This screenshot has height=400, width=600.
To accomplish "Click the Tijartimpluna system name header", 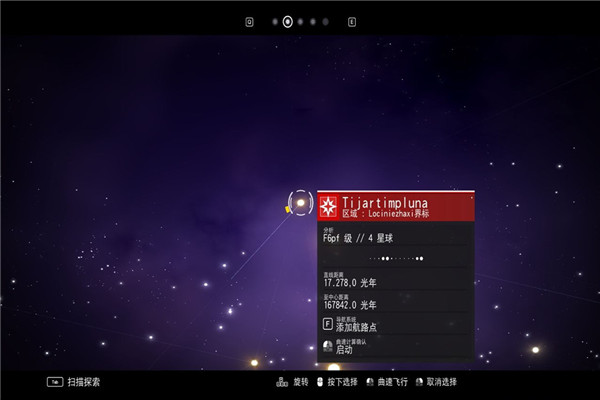I will coord(385,203).
